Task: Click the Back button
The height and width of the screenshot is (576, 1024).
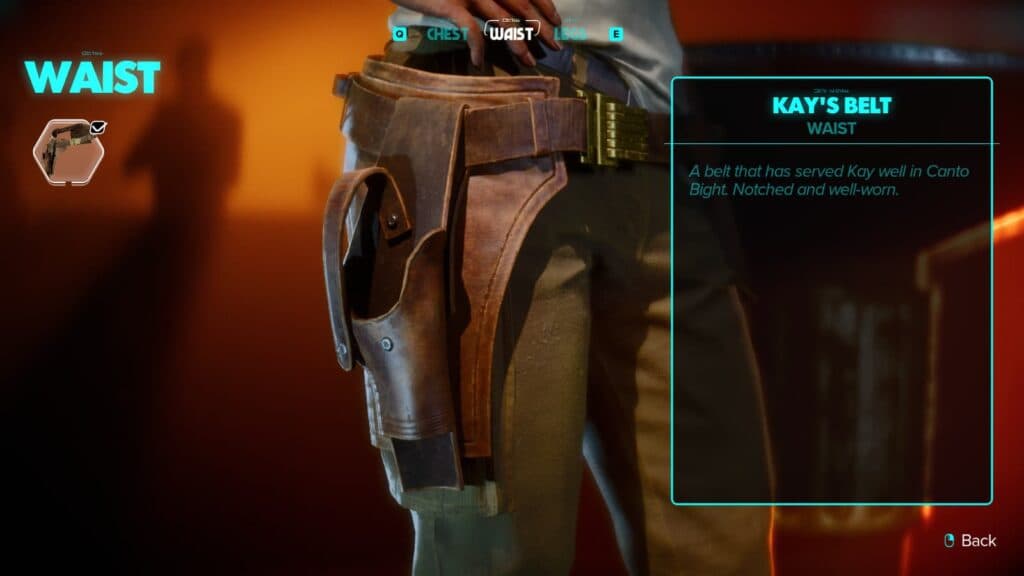Action: [971, 540]
